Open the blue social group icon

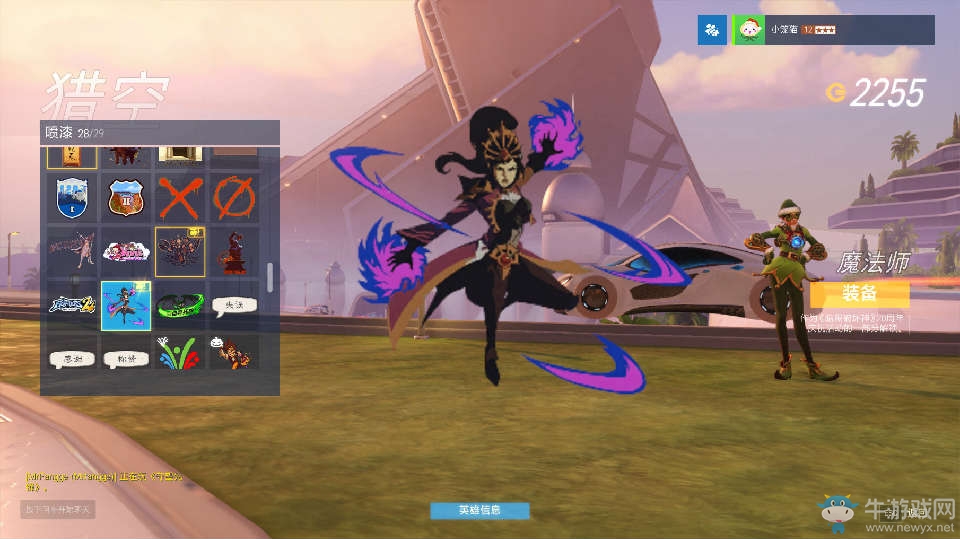pos(712,30)
